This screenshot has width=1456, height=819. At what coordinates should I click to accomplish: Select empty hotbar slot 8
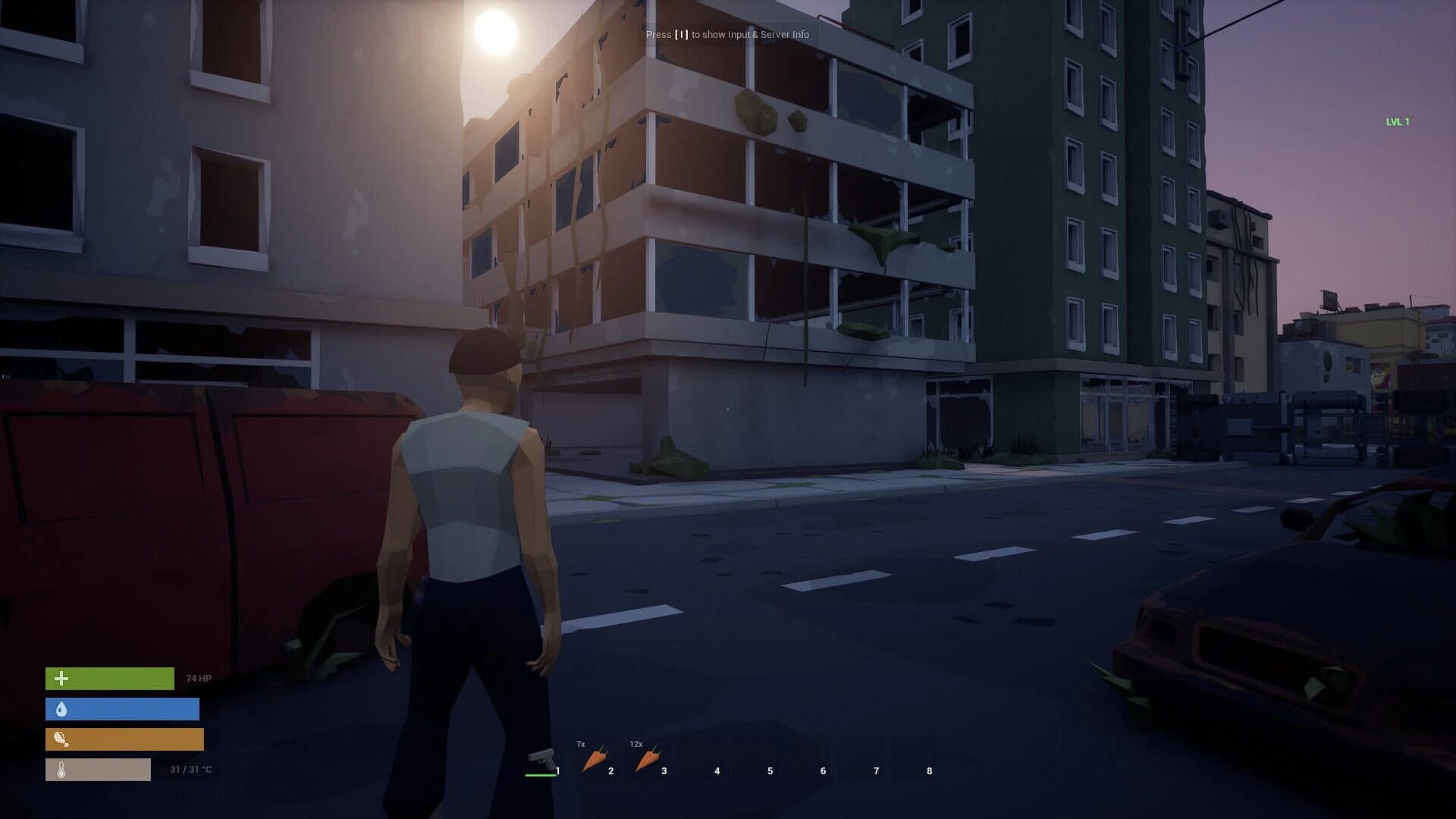928,770
